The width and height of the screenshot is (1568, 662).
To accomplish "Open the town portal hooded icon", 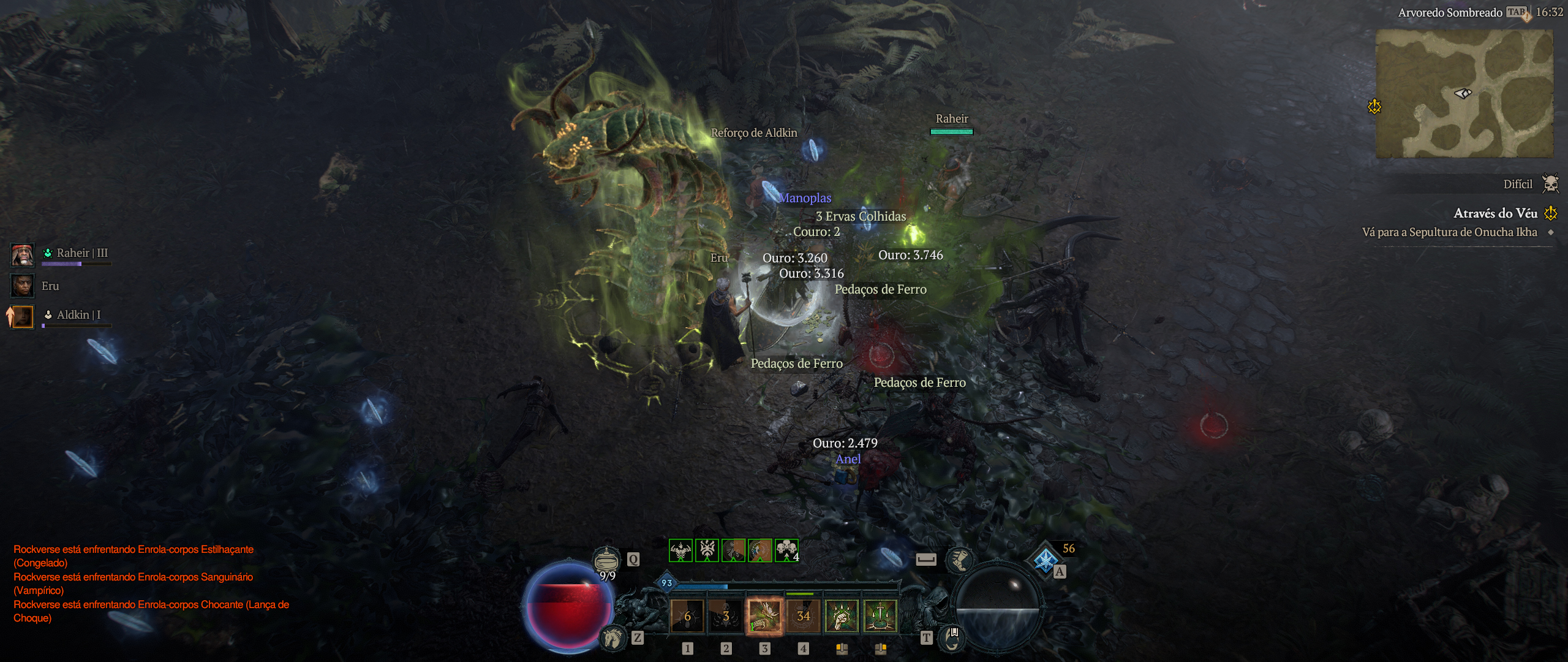I will (x=952, y=637).
